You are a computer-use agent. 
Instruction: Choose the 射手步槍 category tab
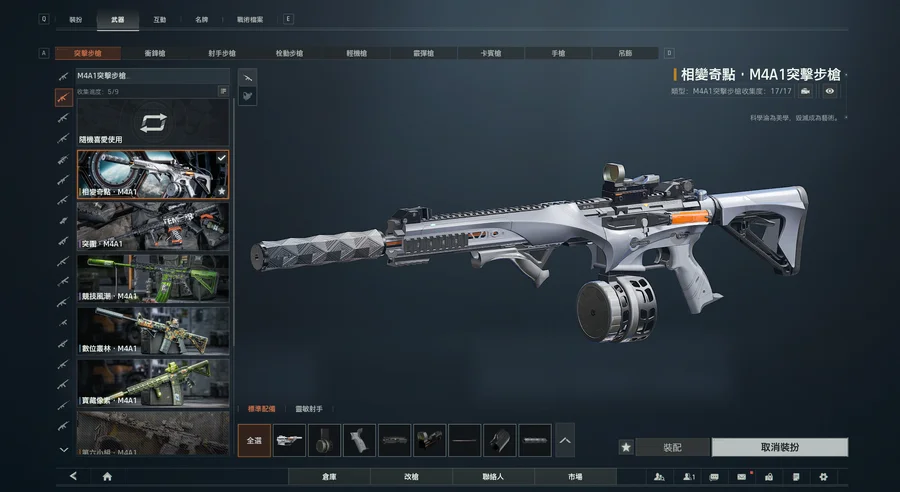point(222,53)
